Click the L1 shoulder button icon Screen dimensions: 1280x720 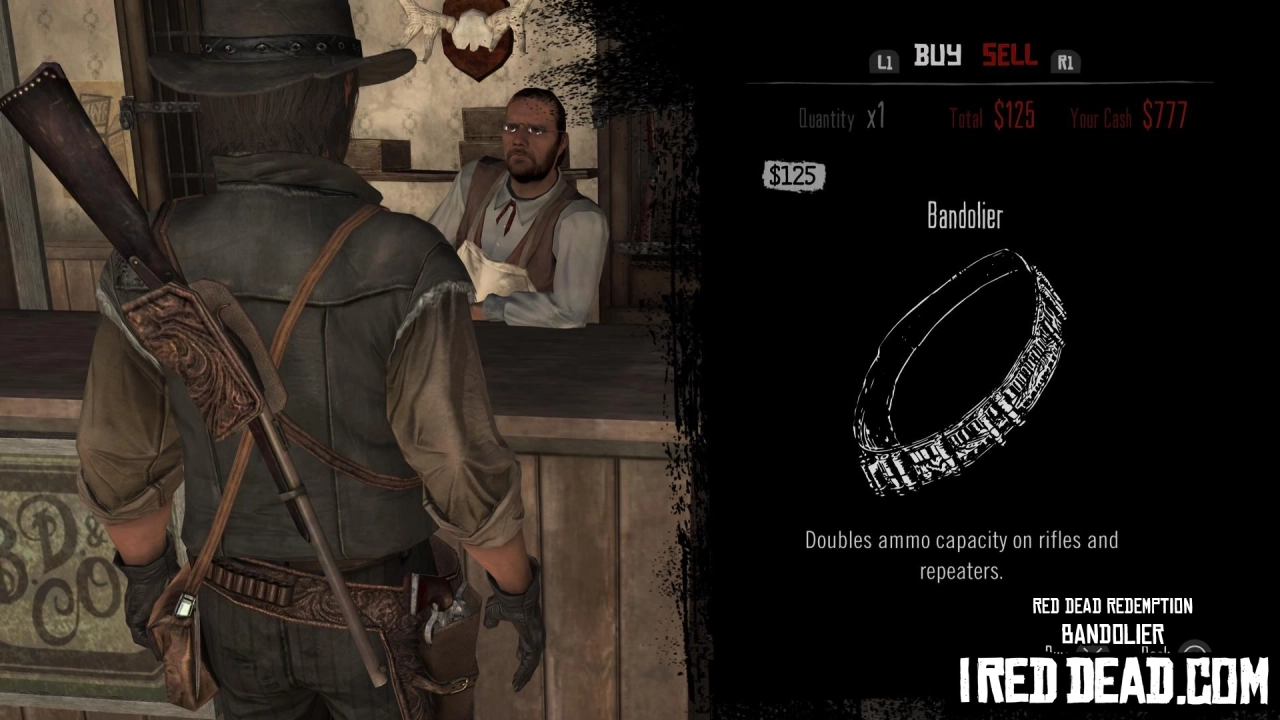tap(884, 61)
